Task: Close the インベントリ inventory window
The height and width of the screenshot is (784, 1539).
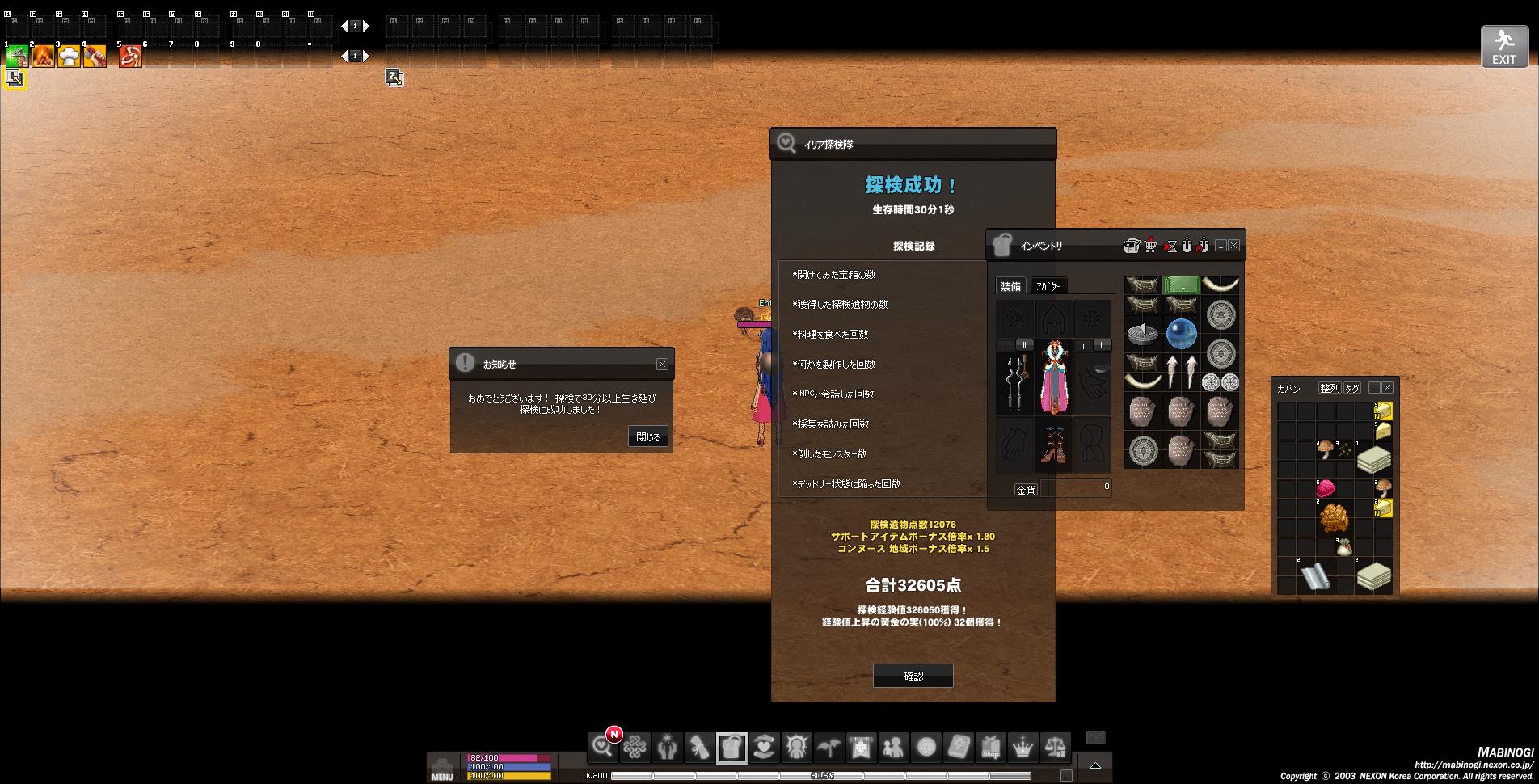Action: click(x=1233, y=246)
